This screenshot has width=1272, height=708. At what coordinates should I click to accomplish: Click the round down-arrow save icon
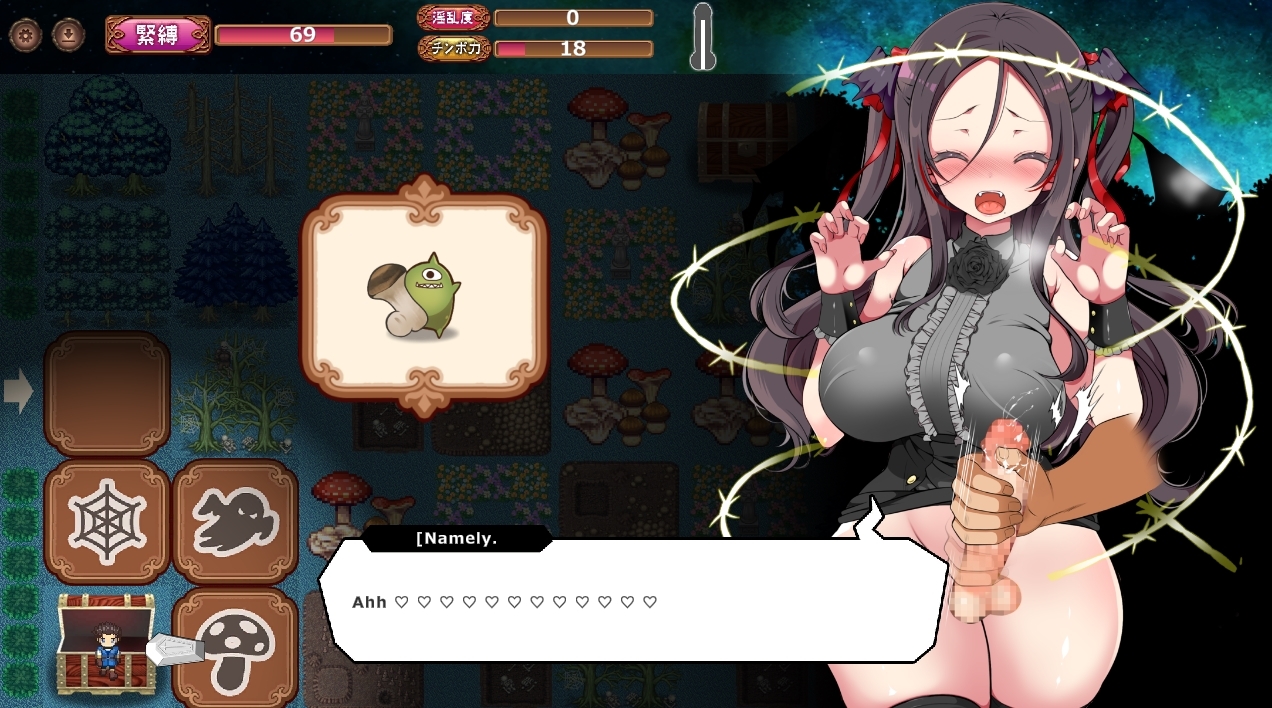[68, 35]
